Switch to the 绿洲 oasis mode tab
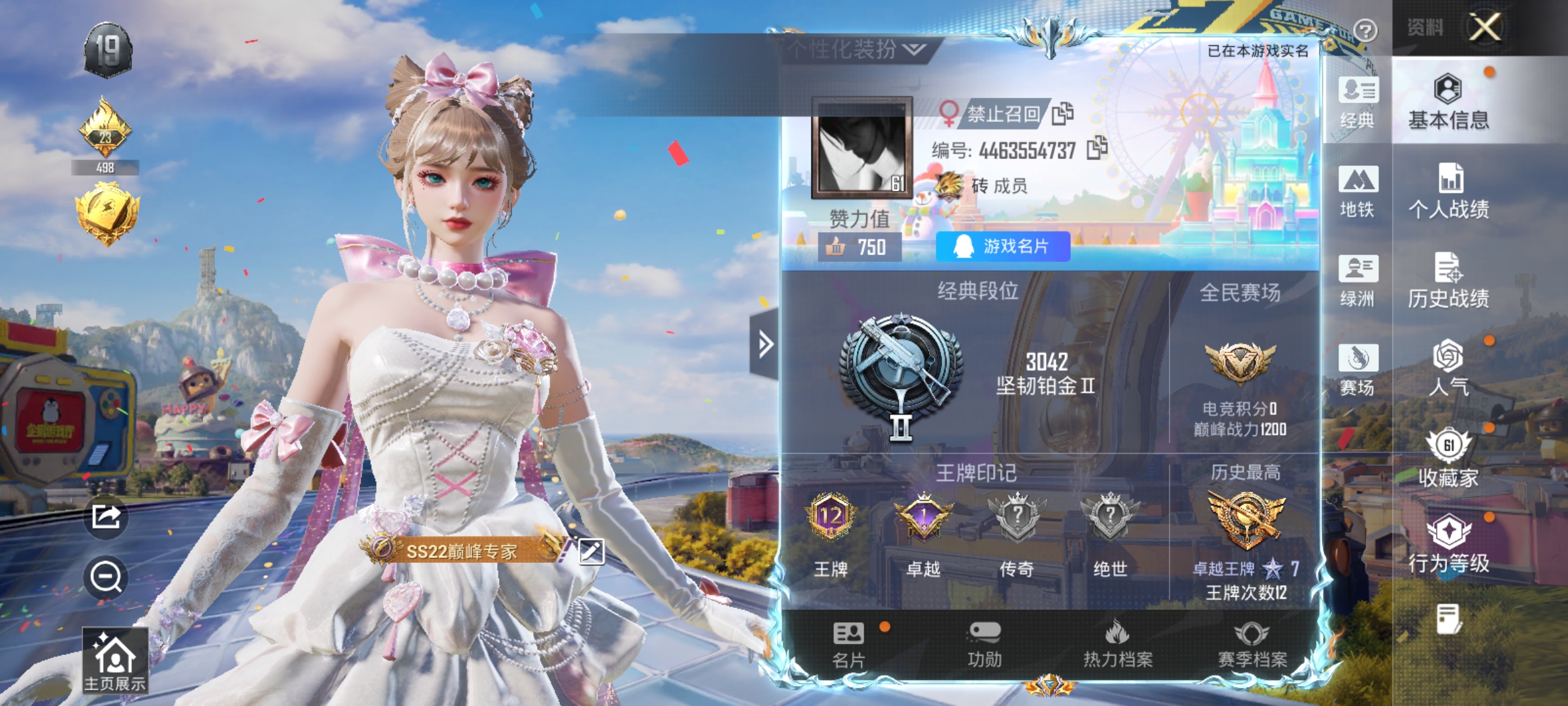 tap(1358, 281)
